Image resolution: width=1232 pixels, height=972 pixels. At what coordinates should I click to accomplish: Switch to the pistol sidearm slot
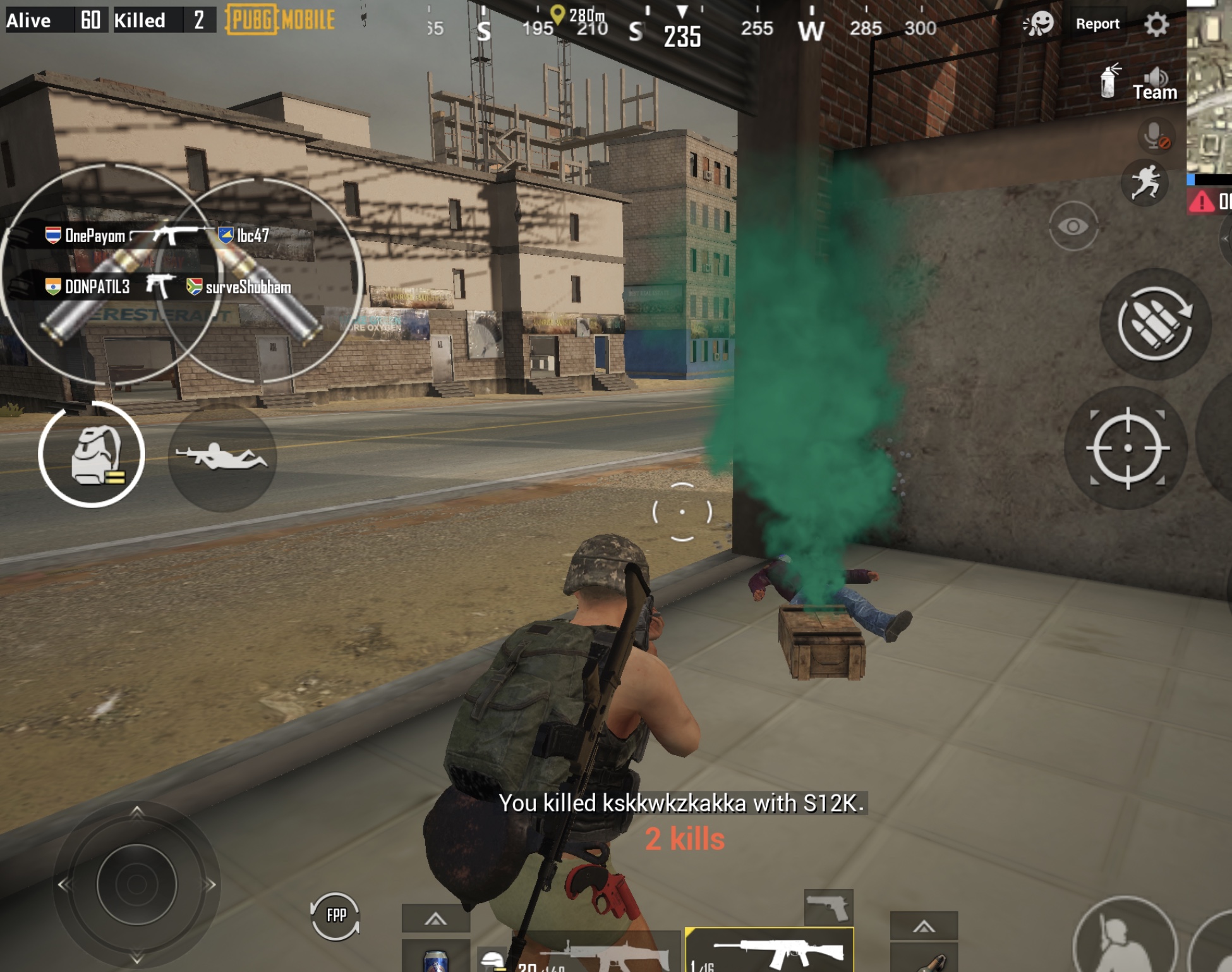(x=828, y=908)
